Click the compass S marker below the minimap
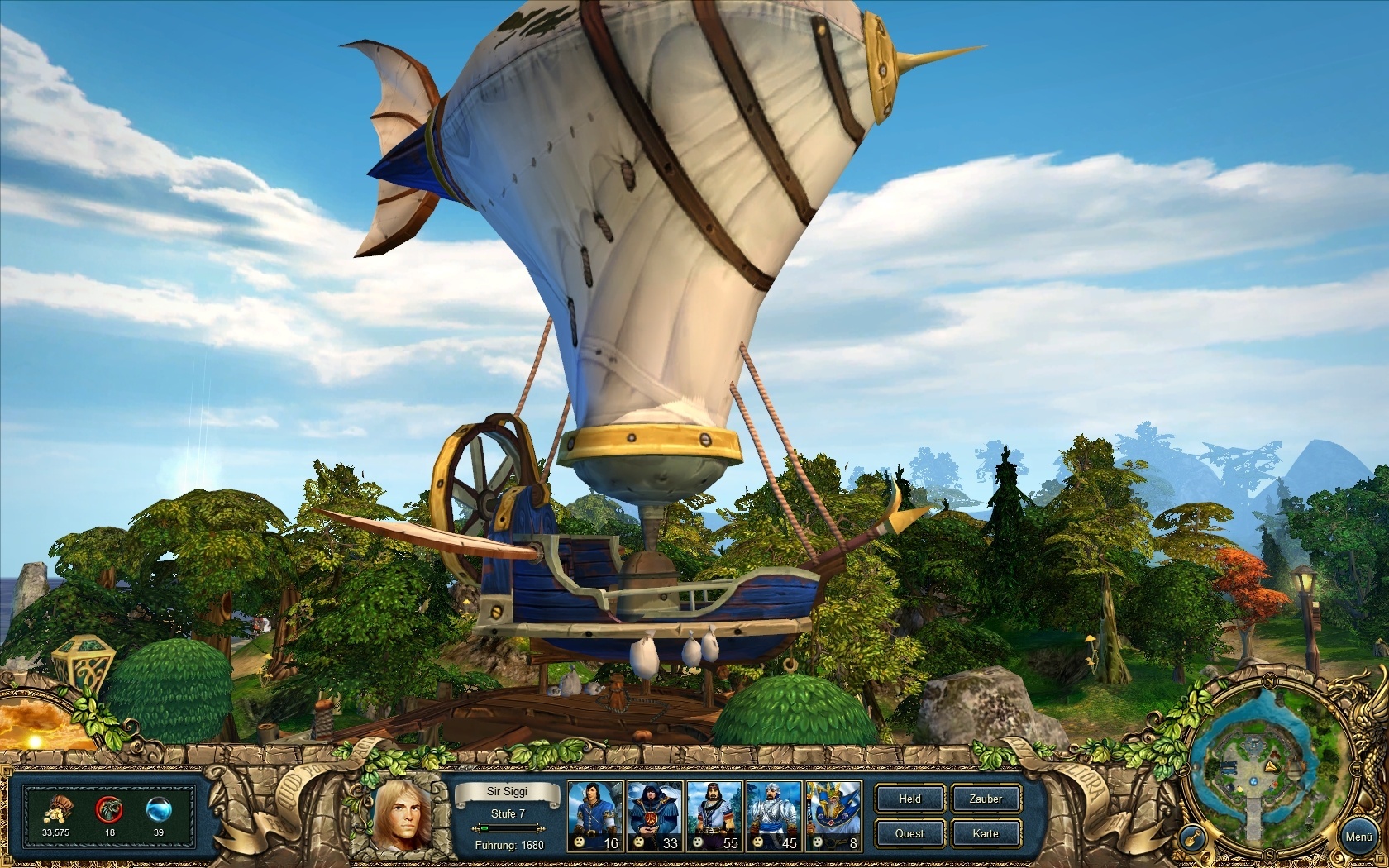 pos(1268,854)
